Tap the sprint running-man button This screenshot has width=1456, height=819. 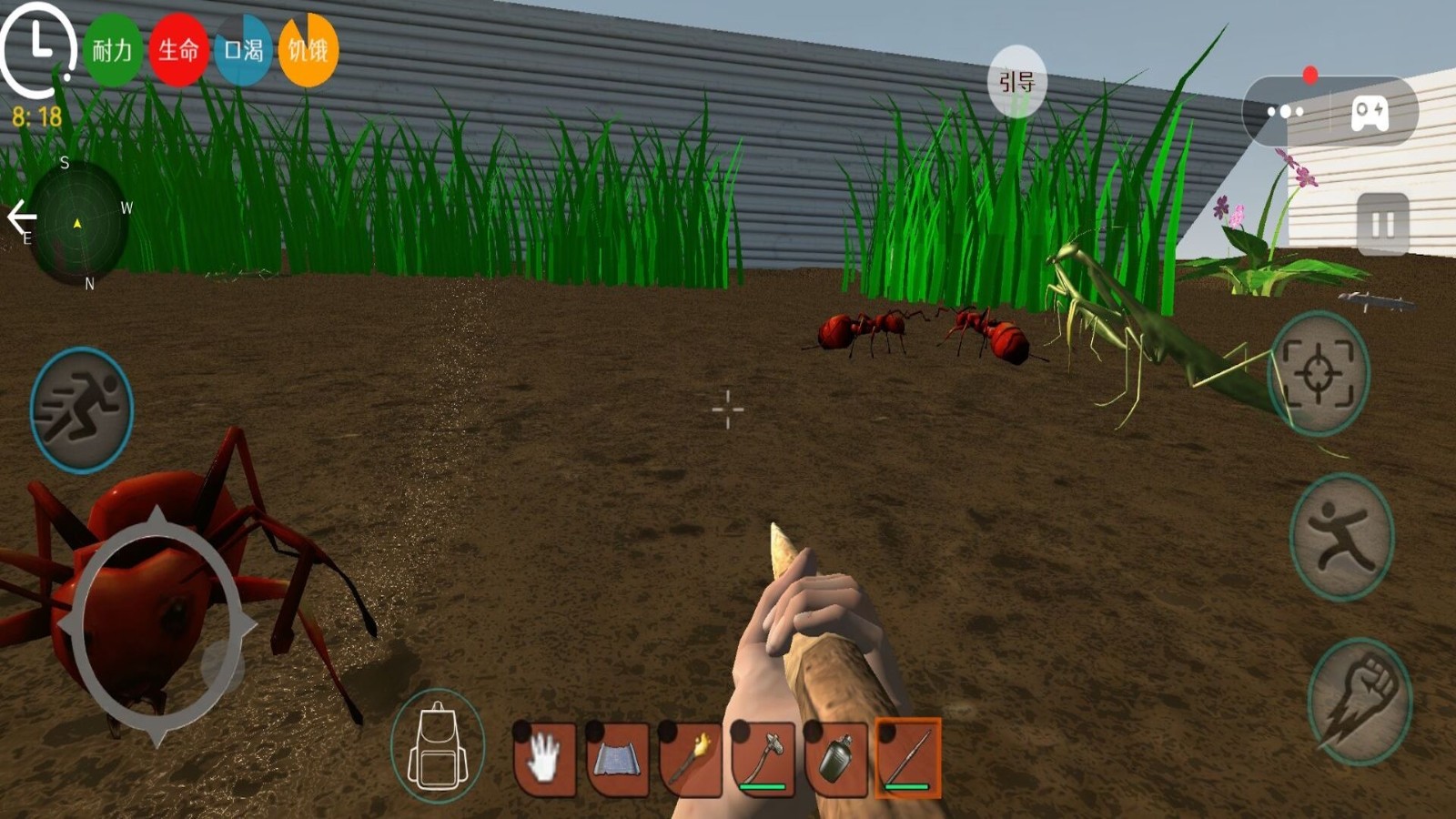[x=82, y=409]
